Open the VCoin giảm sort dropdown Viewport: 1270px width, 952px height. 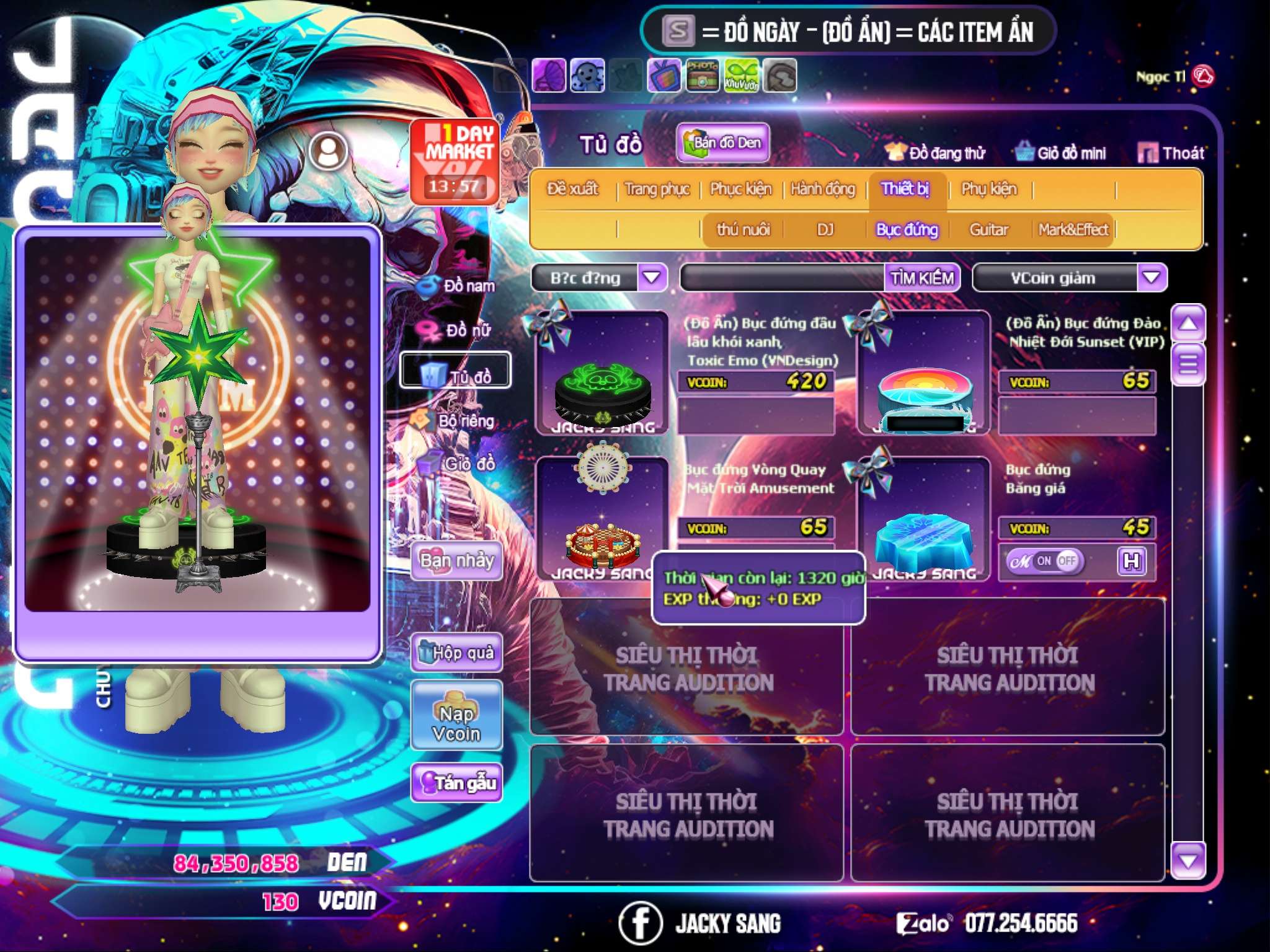[1151, 278]
